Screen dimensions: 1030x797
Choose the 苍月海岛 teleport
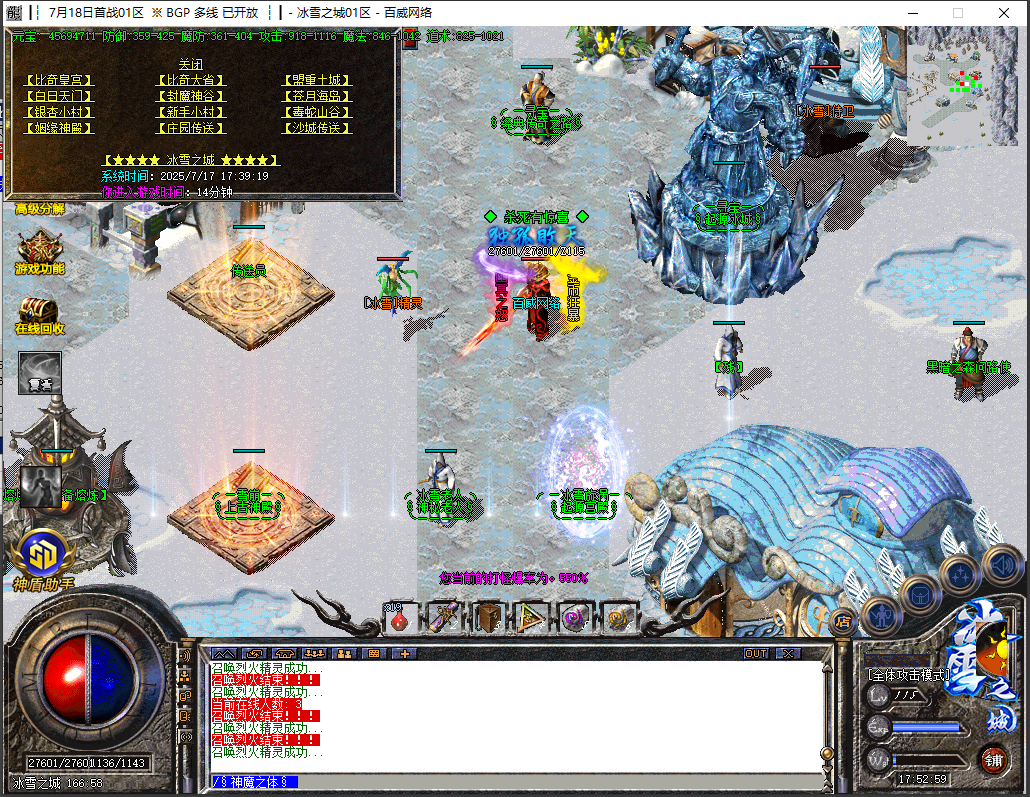316,96
